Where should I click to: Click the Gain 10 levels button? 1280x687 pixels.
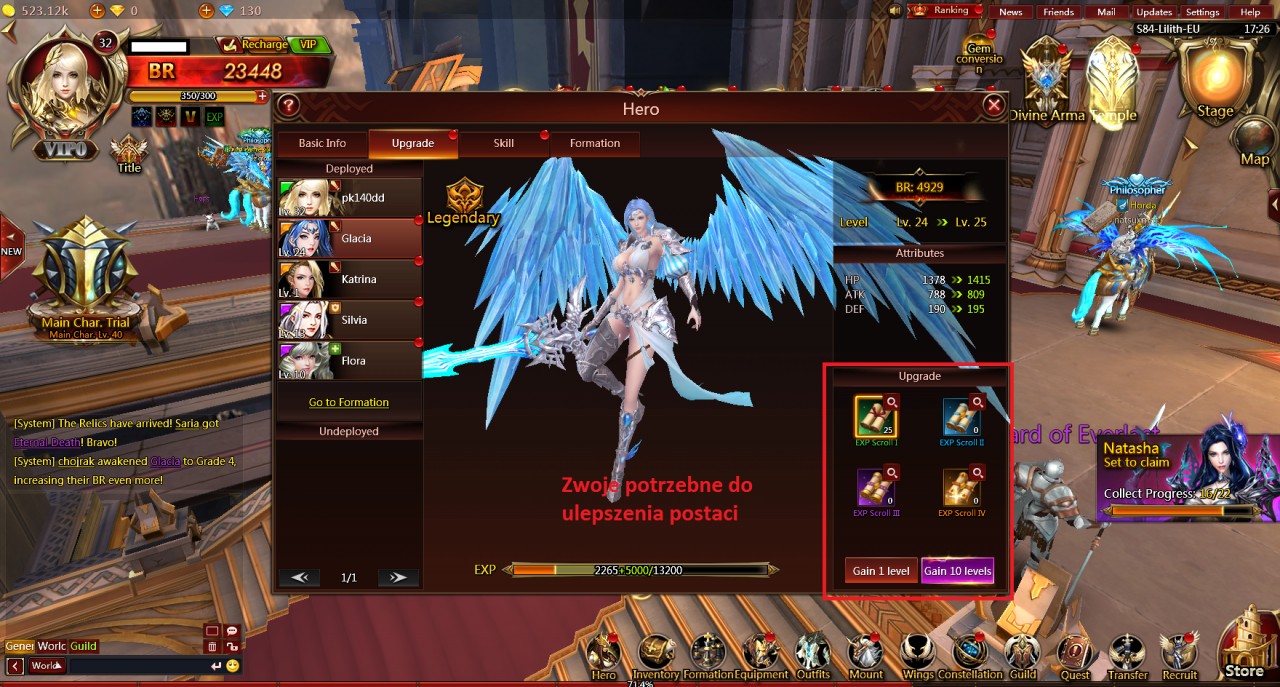point(957,571)
